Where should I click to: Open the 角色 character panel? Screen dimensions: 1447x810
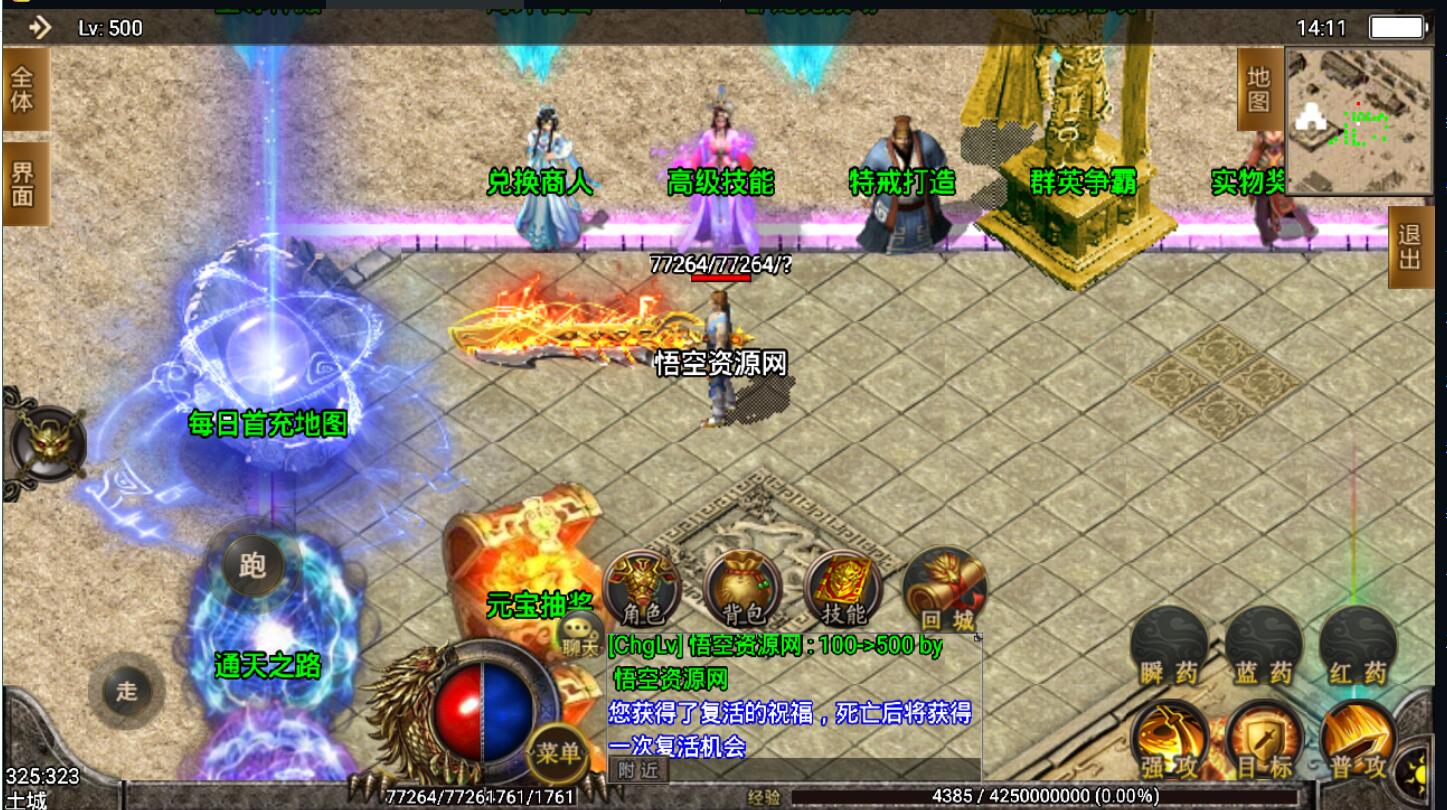(642, 590)
